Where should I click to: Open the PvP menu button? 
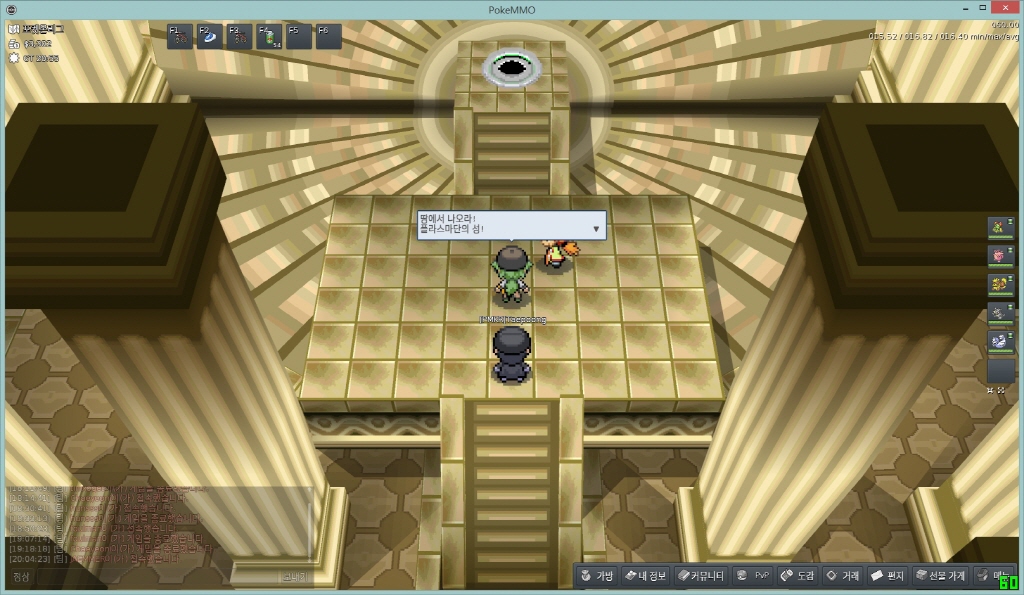(x=753, y=576)
